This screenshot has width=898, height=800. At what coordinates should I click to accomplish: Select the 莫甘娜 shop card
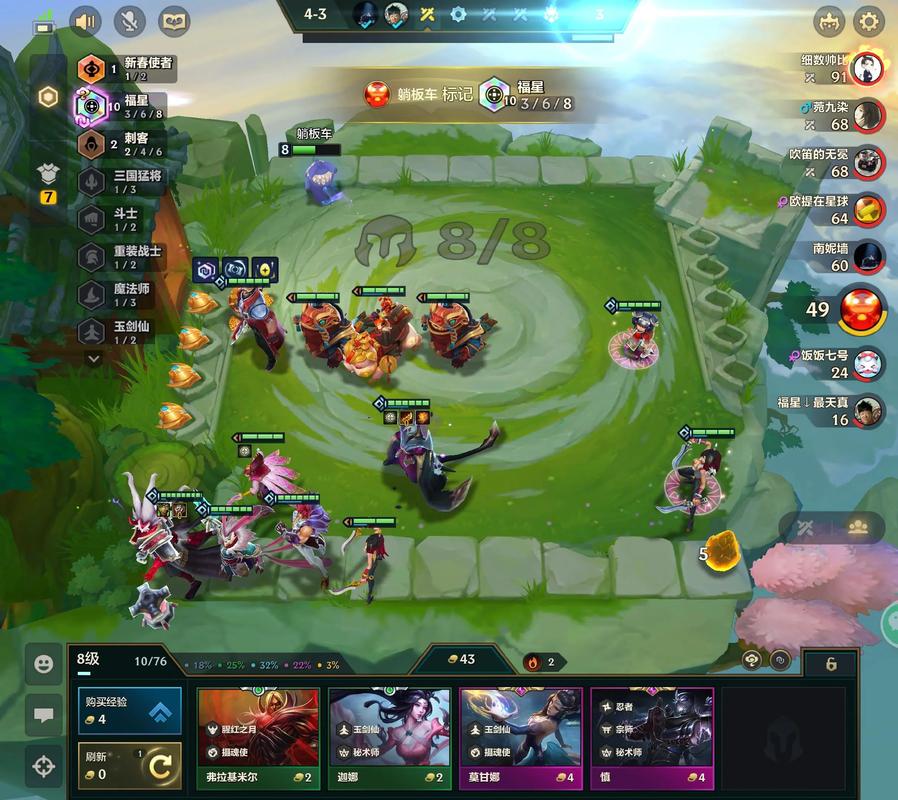click(520, 738)
